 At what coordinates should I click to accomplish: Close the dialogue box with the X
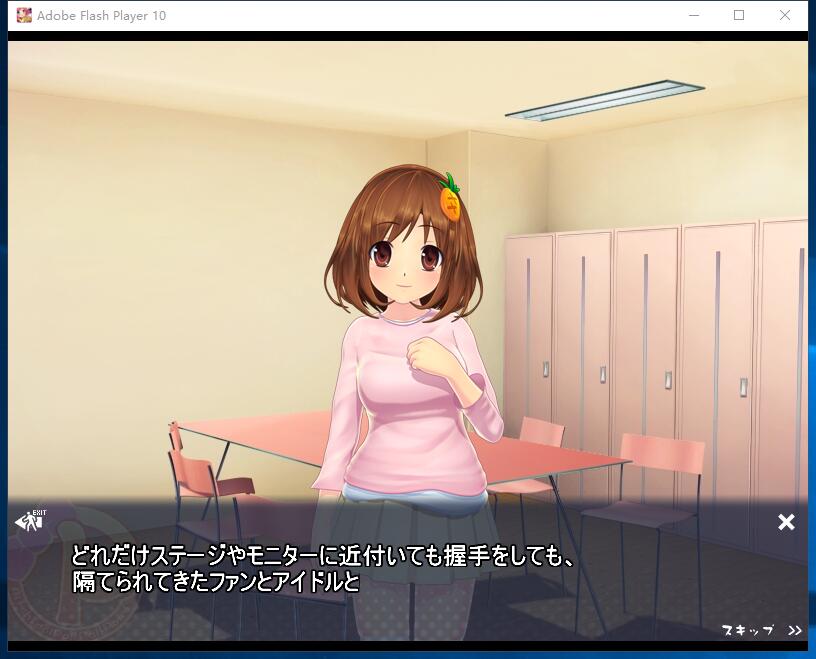[786, 522]
